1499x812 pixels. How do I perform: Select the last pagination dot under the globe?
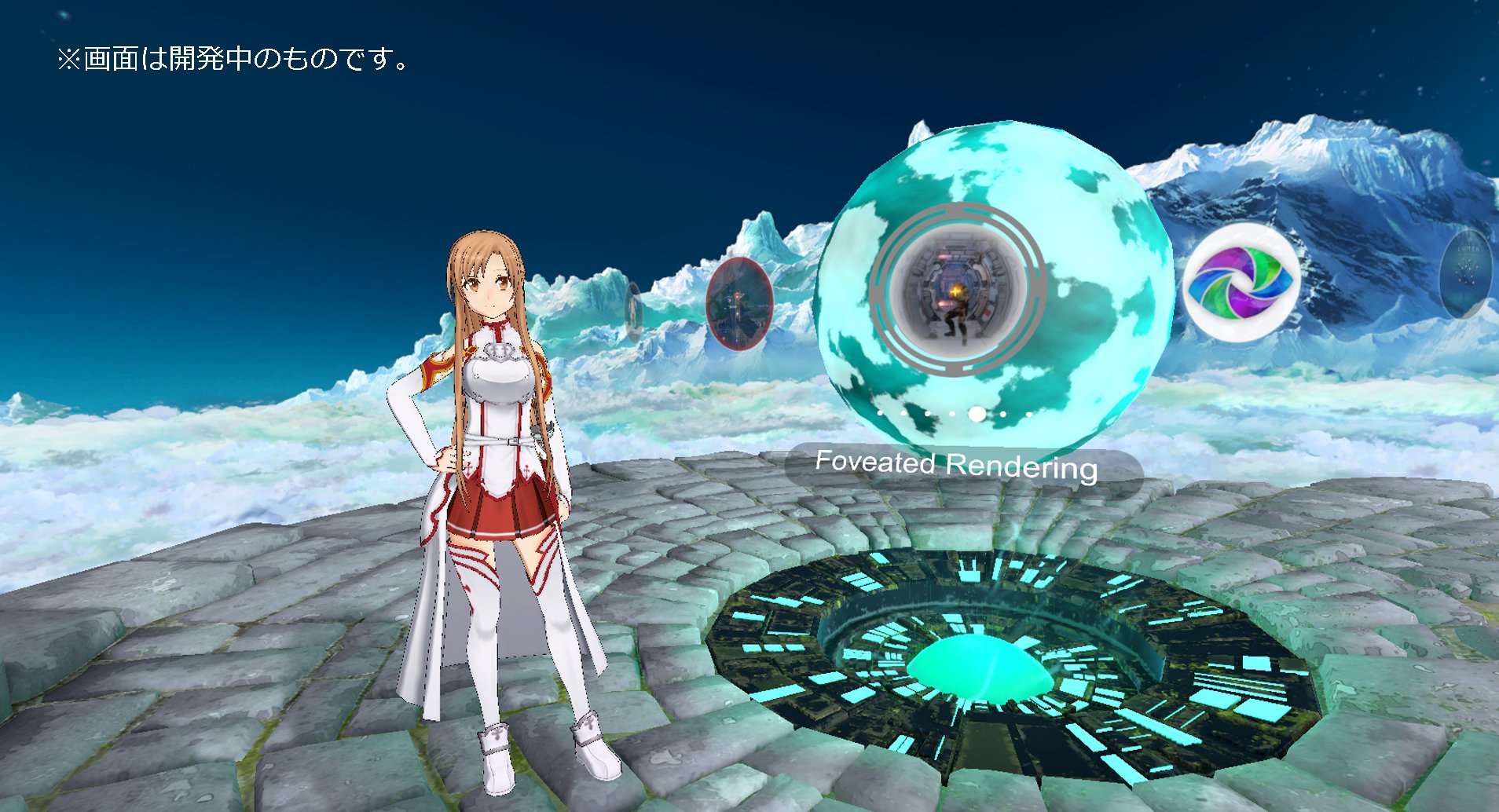tap(1029, 415)
